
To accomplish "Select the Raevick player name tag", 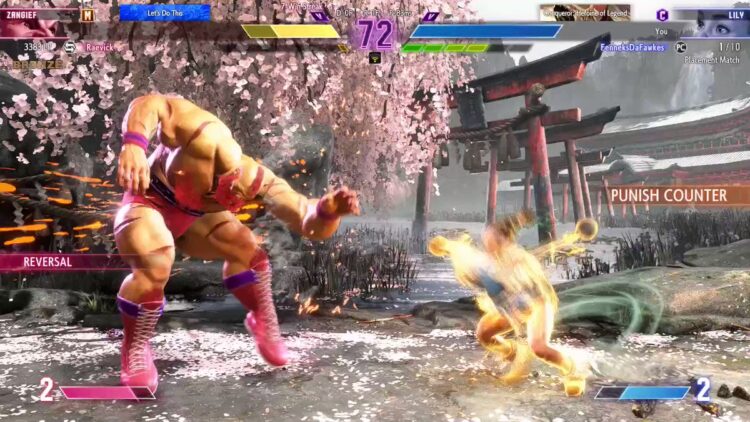I will tap(98, 47).
